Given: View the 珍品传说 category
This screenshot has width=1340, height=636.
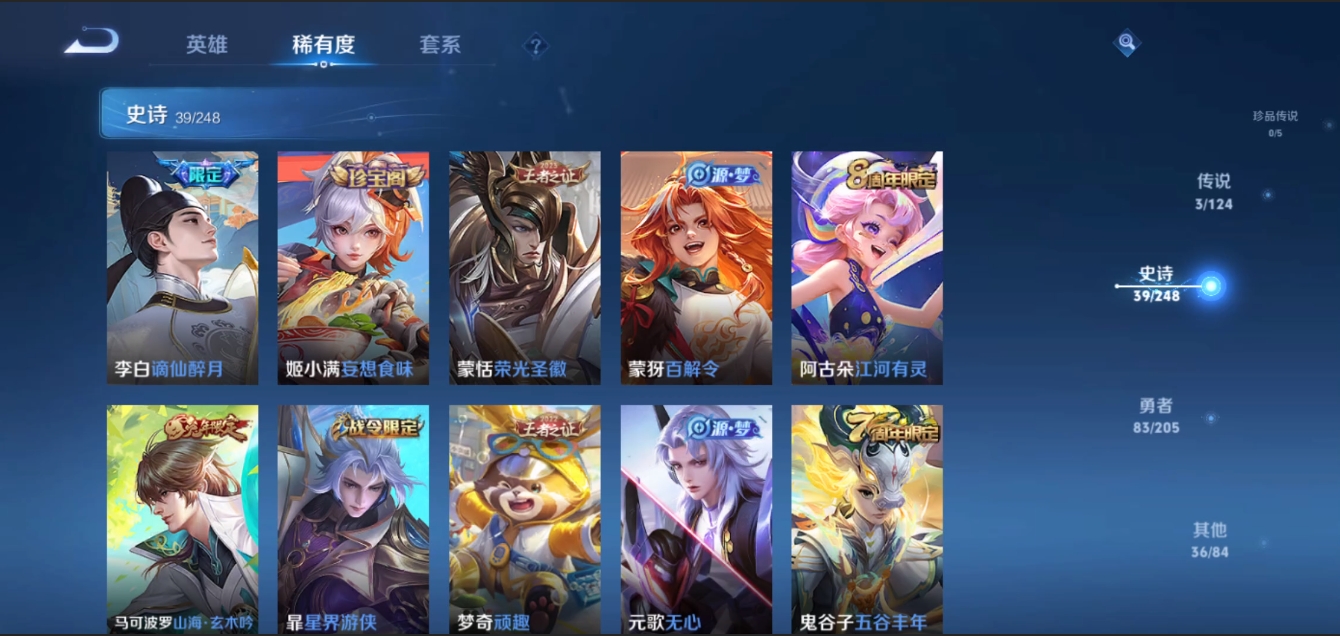Looking at the screenshot, I should pyautogui.click(x=1275, y=122).
